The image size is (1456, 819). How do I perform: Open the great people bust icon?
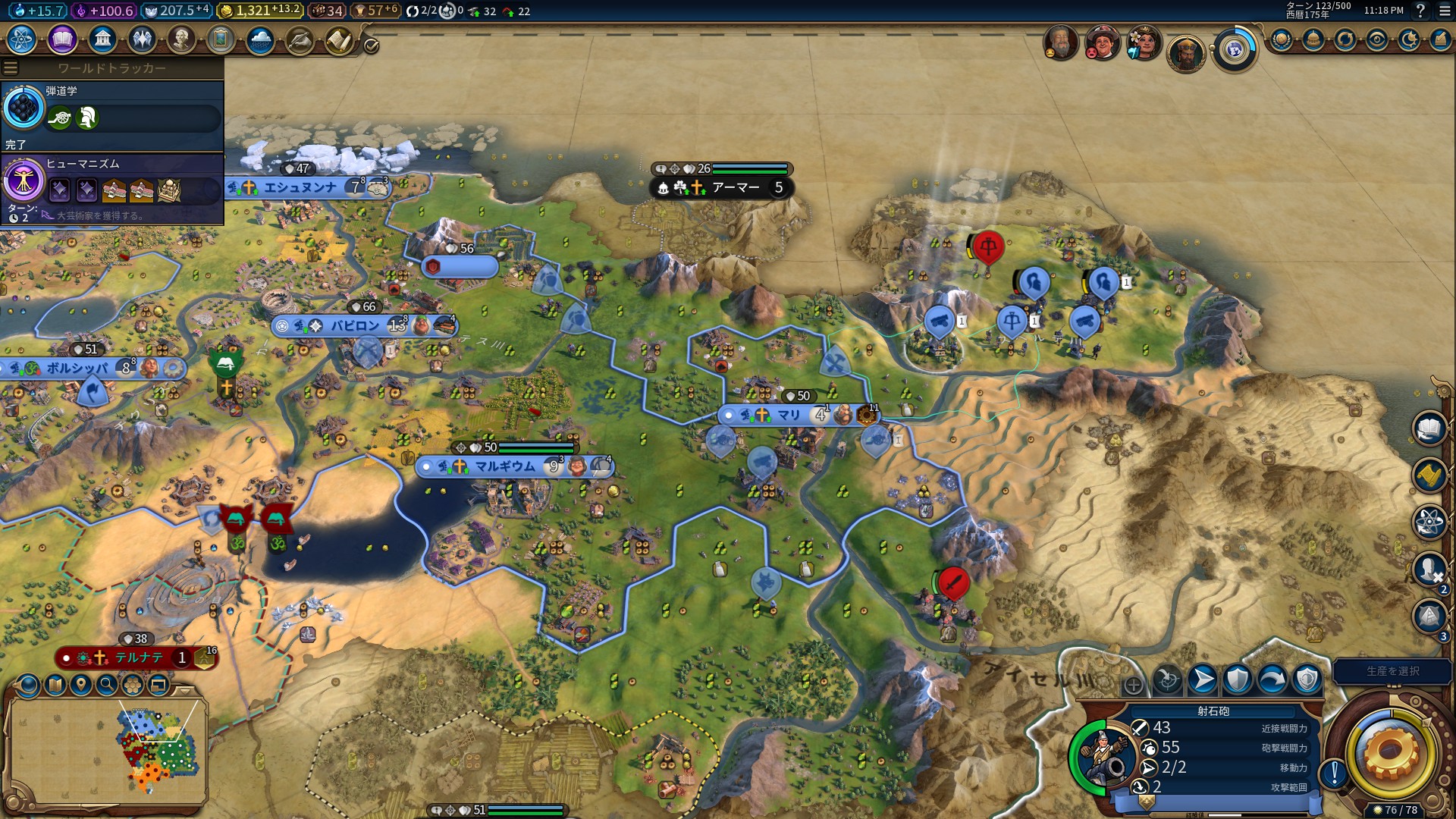181,39
